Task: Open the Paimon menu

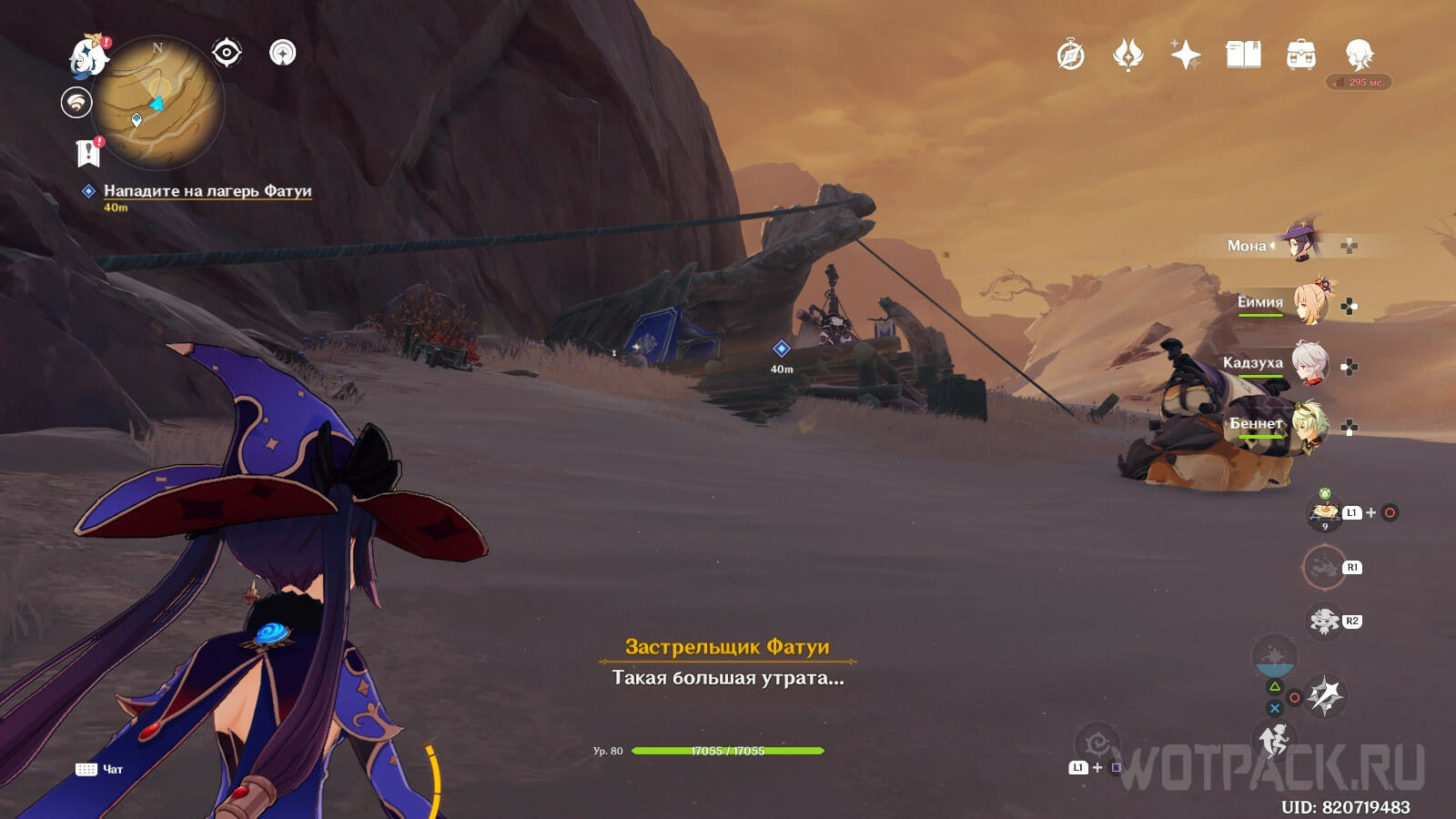Action: click(x=88, y=56)
